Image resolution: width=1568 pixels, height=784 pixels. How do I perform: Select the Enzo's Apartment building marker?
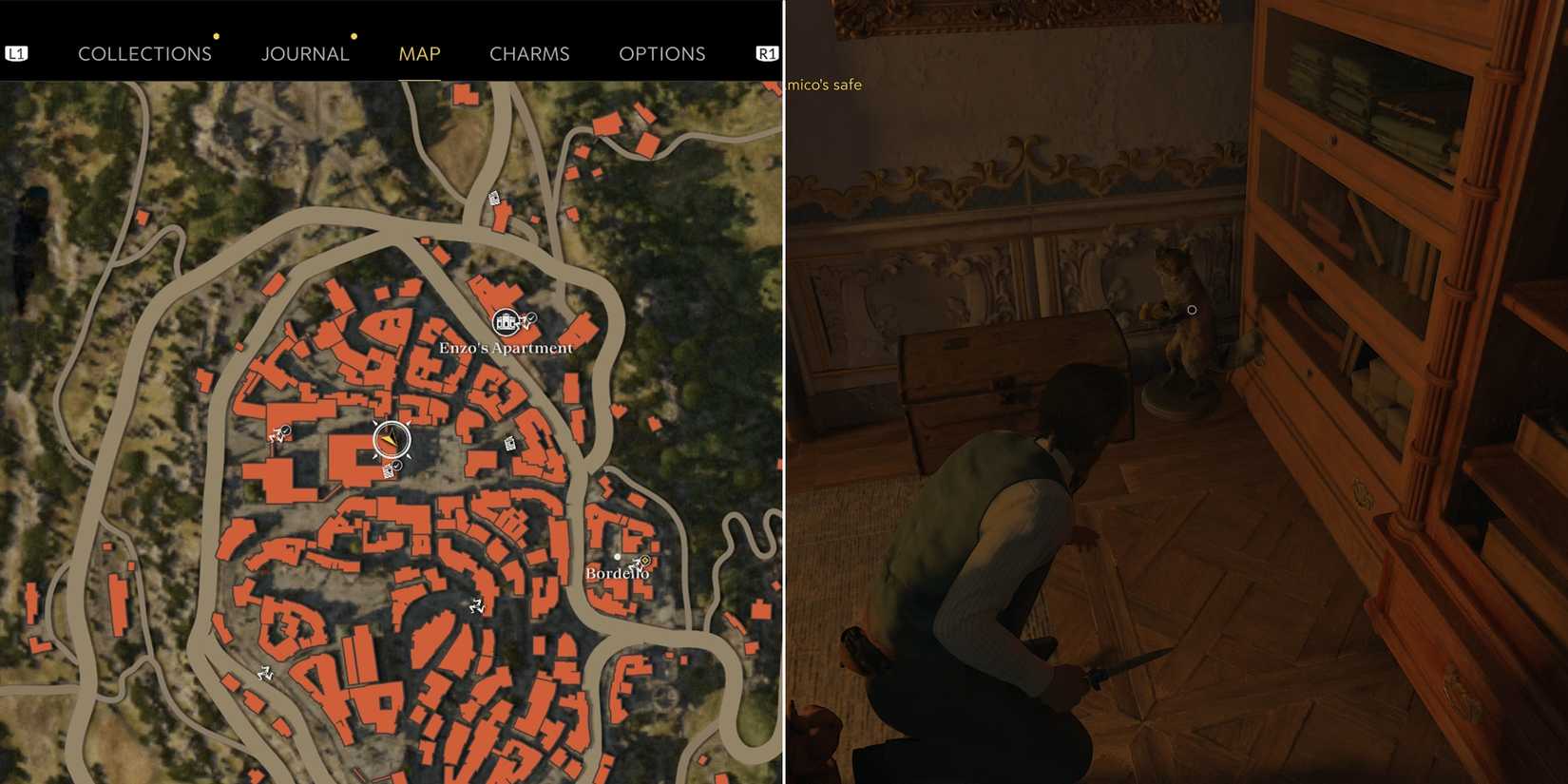(505, 321)
